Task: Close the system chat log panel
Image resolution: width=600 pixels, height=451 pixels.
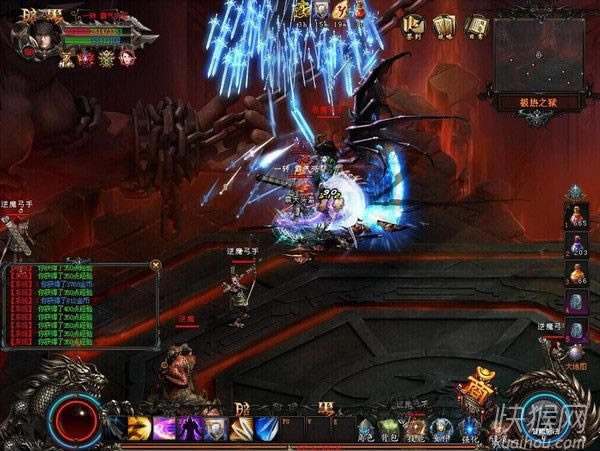Action: [155, 264]
